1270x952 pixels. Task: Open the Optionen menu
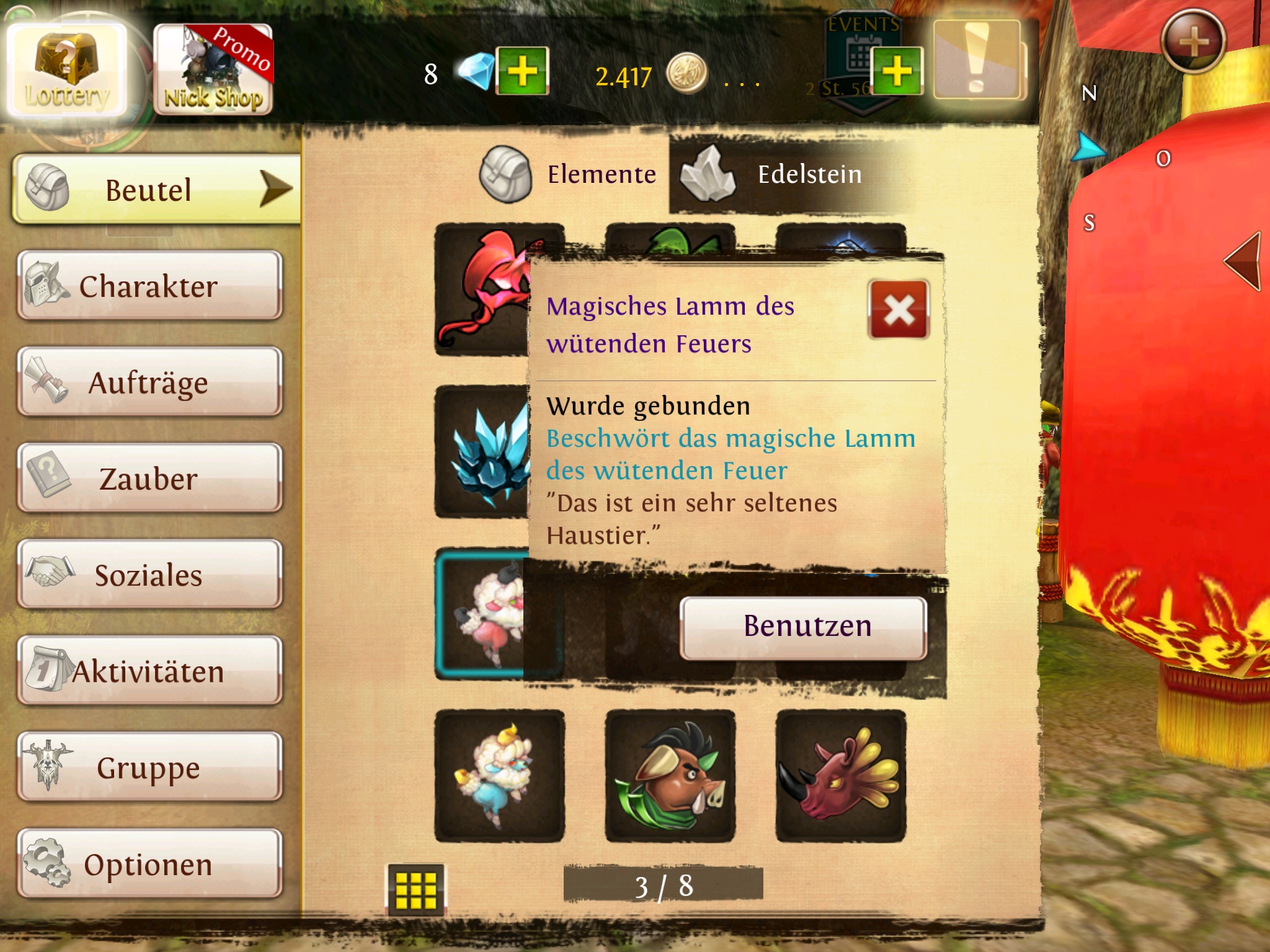149,863
